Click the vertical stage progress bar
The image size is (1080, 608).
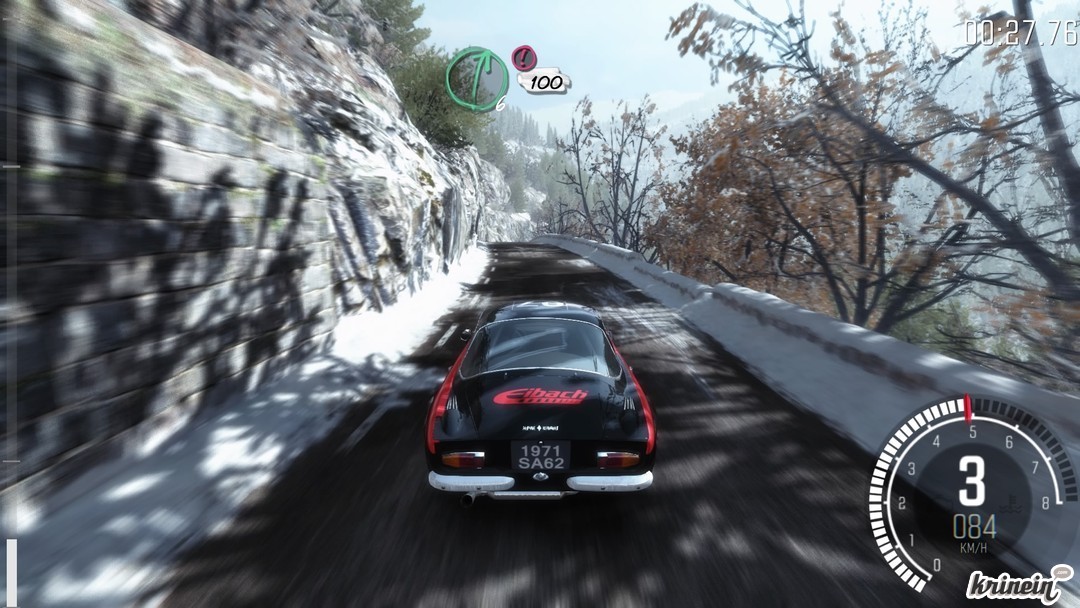coord(10,300)
